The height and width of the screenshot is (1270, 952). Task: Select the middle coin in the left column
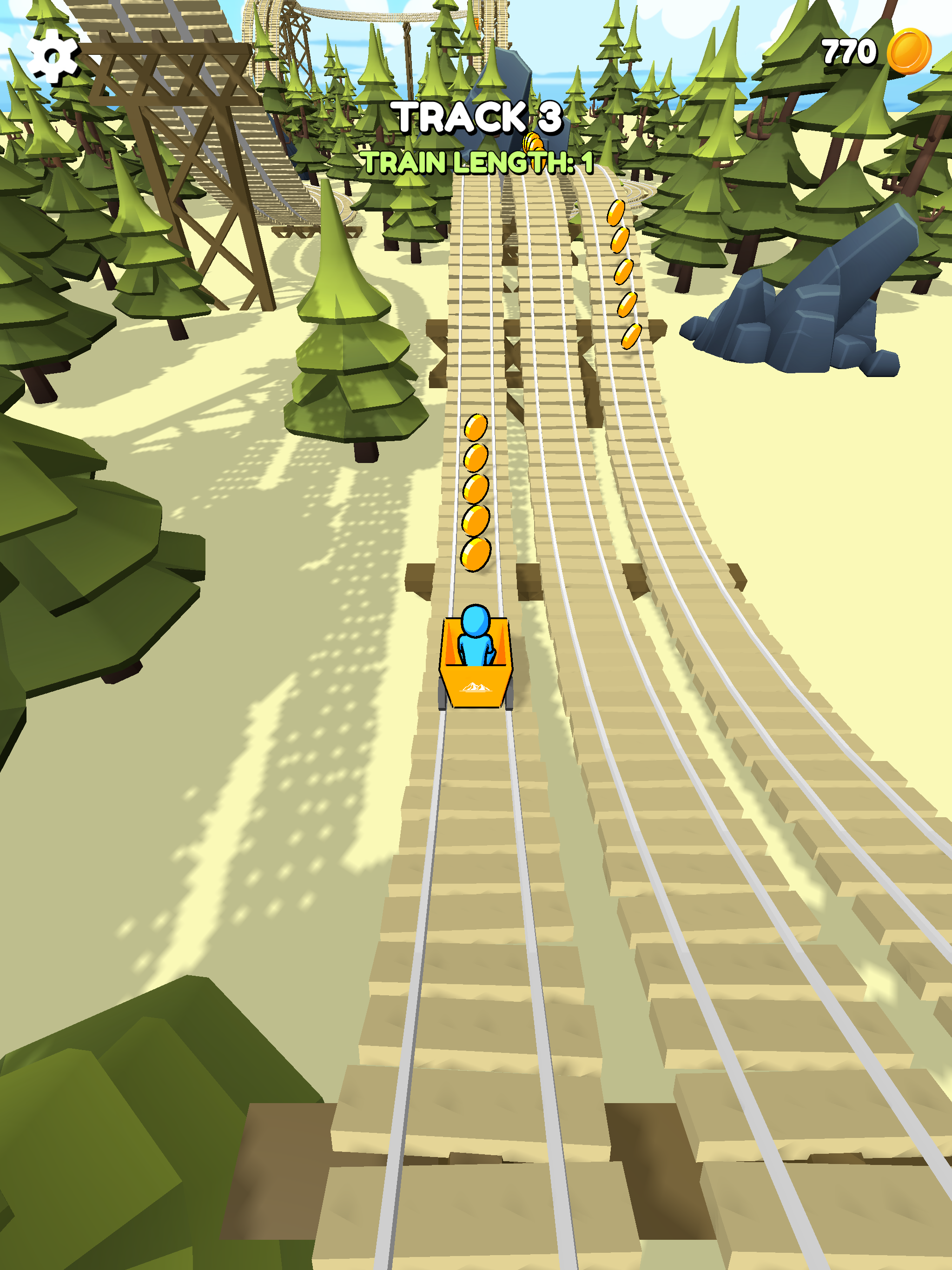(476, 489)
